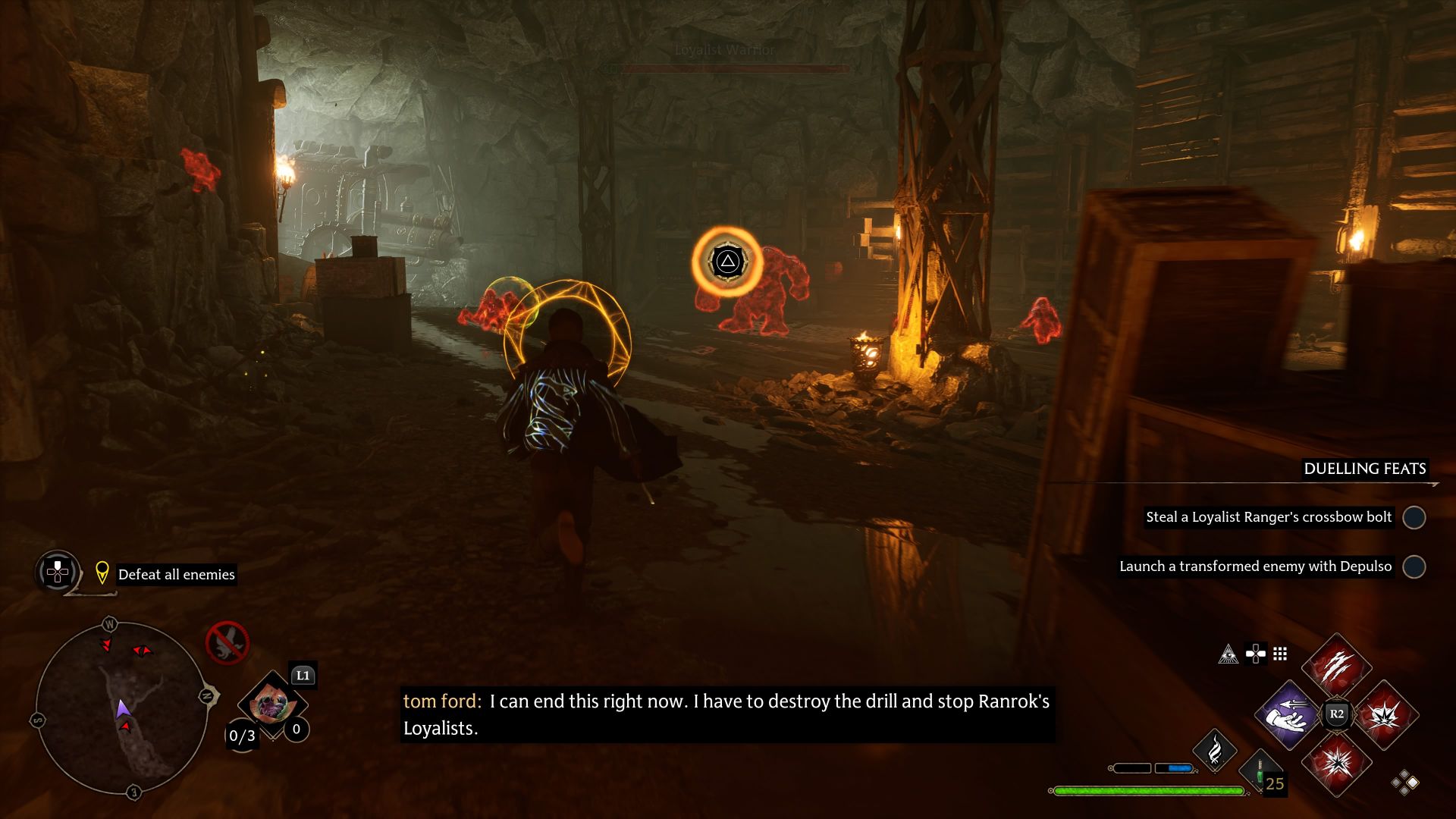
Task: Click the Ancient Magic eye triangle indicator
Action: 1228,654
